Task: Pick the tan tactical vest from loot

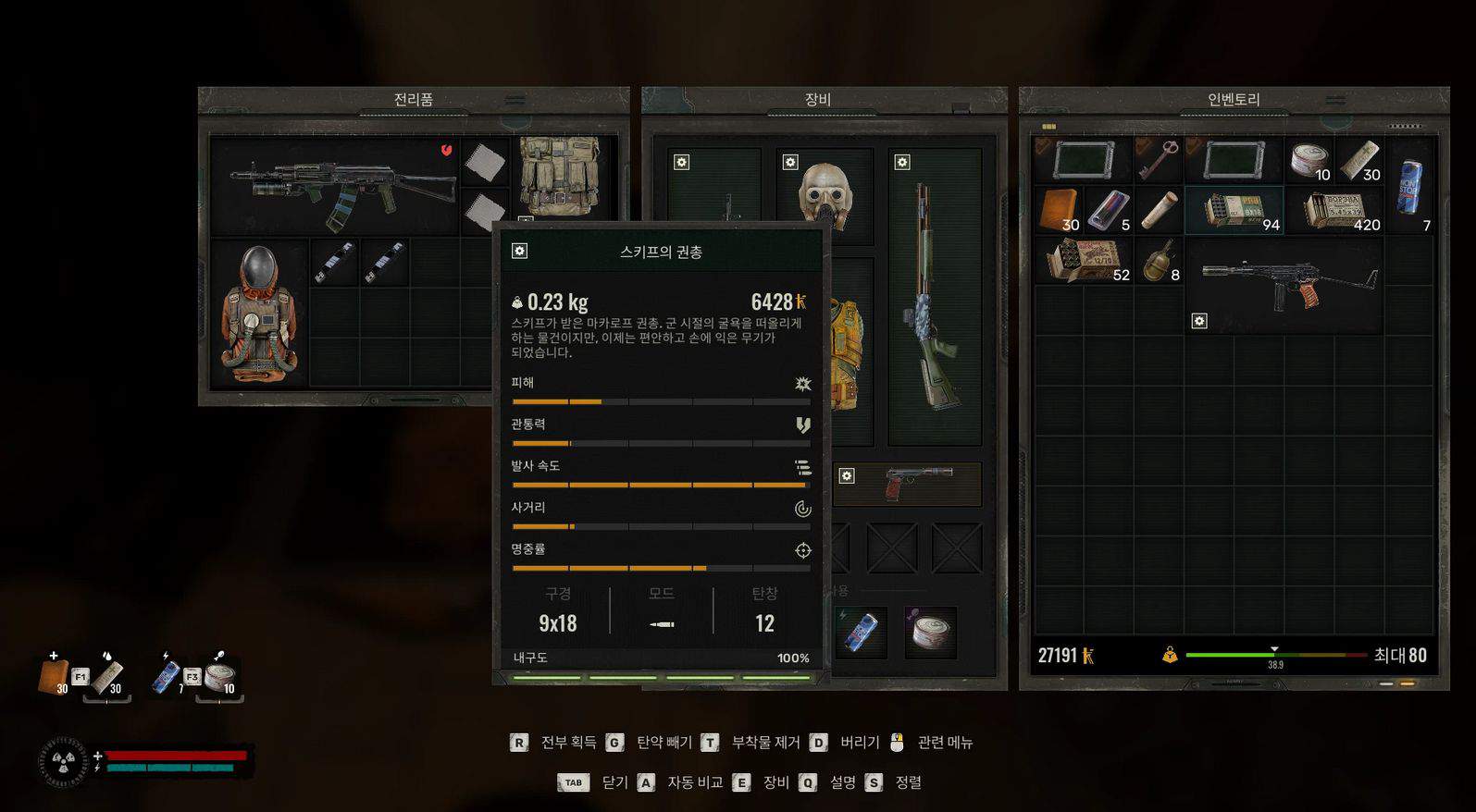Action: click(560, 176)
